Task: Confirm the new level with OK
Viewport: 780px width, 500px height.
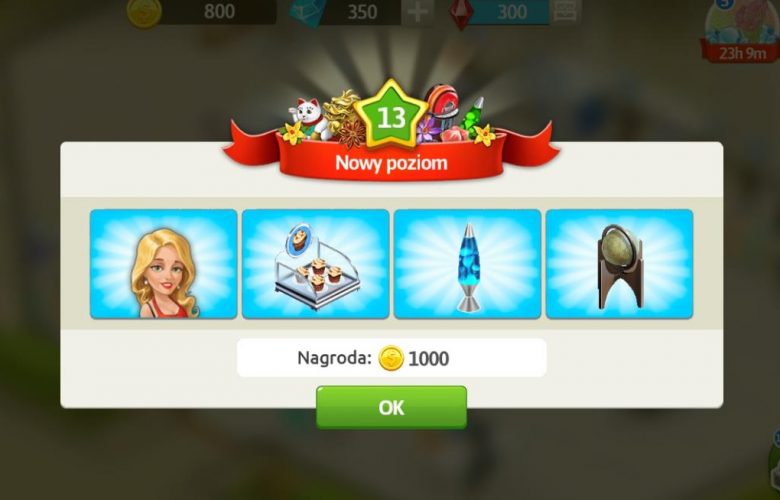Action: [x=391, y=407]
